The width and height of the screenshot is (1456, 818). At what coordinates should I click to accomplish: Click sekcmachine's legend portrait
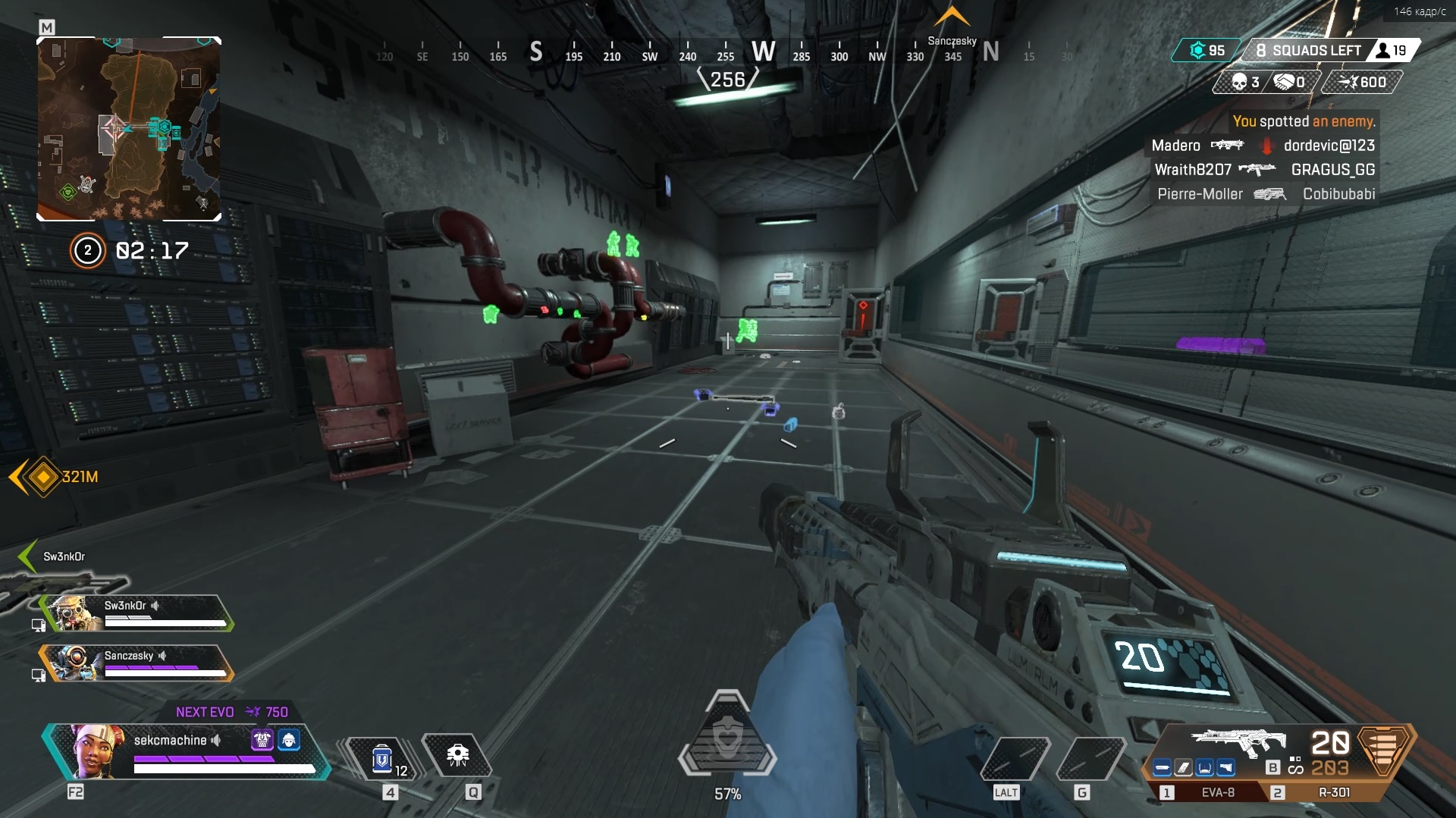click(96, 751)
